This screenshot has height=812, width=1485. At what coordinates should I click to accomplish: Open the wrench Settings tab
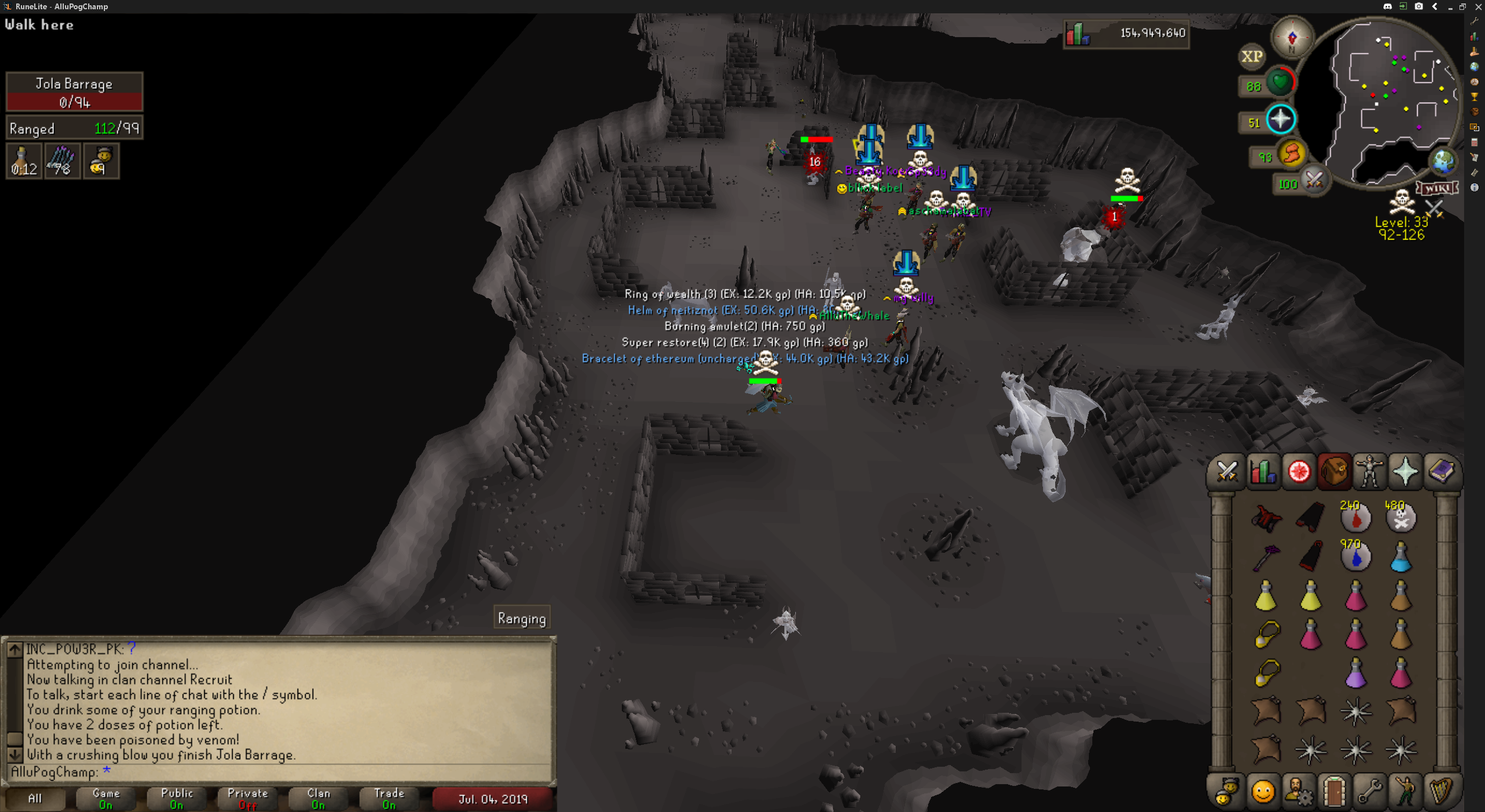coord(1370,791)
